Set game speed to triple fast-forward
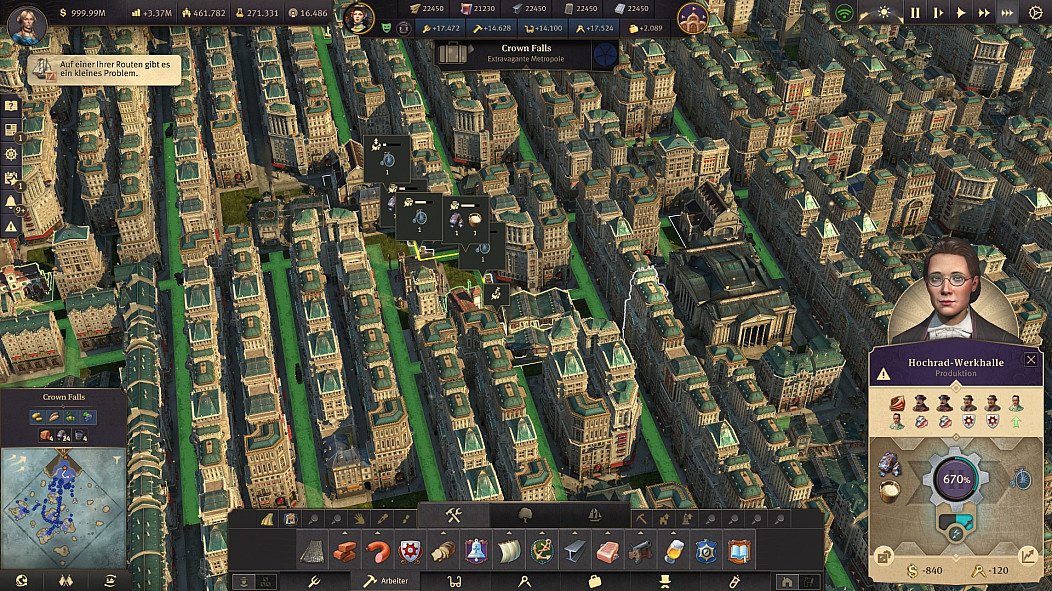This screenshot has height=591, width=1052. pyautogui.click(x=1007, y=13)
